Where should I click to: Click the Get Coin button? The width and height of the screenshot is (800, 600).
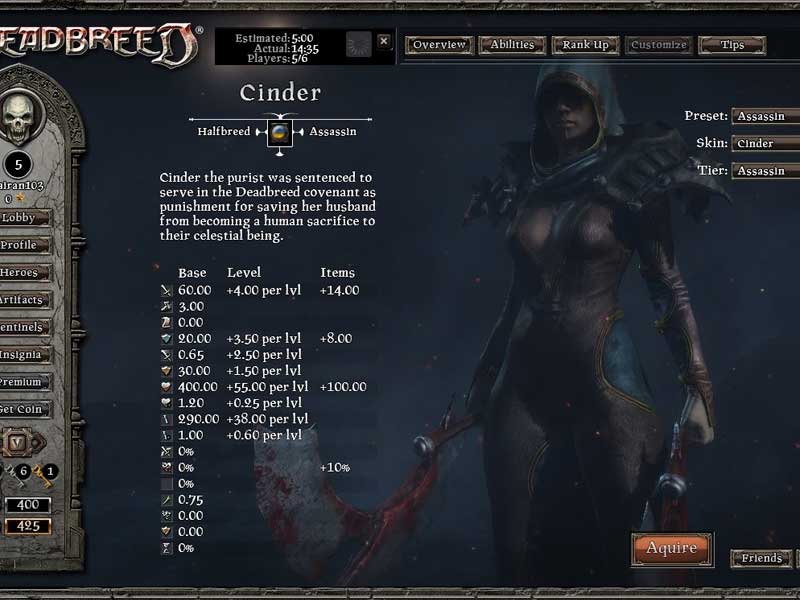20,409
